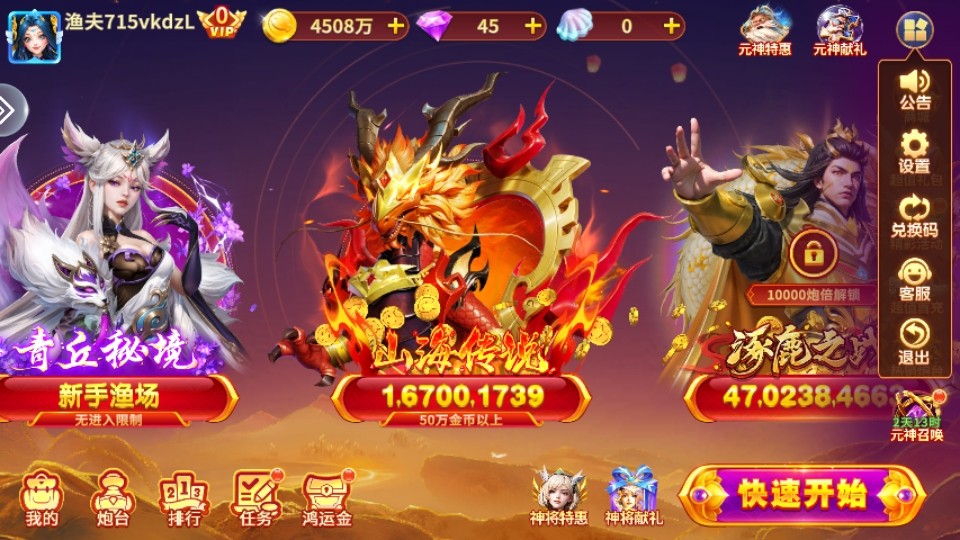The image size is (960, 540).
Task: Open the player avatar profile
Action: coord(34,35)
